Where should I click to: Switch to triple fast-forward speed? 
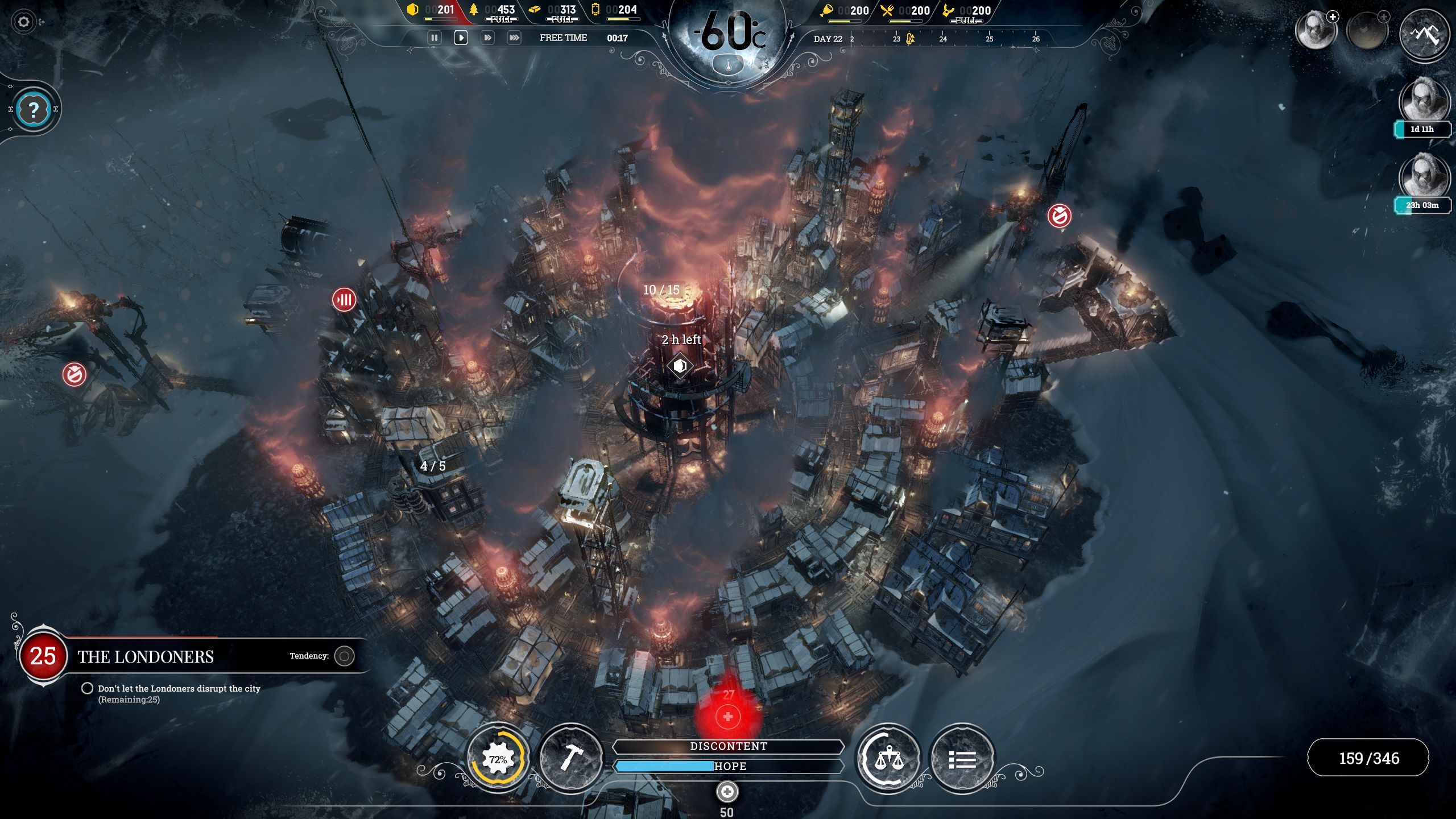[x=514, y=38]
